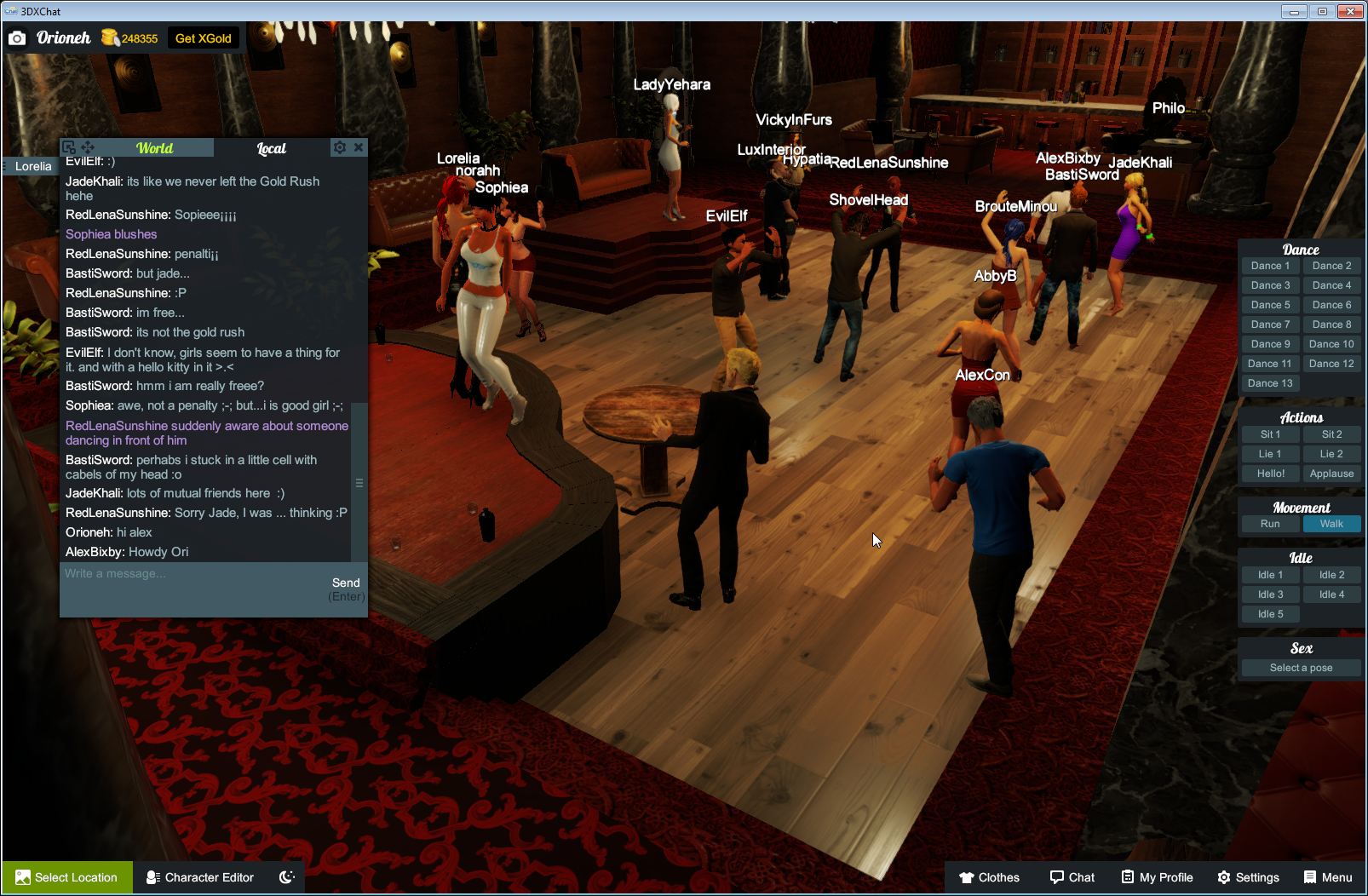This screenshot has height=896, width=1368.
Task: Click the move handle icon on the chat window
Action: coord(88,147)
